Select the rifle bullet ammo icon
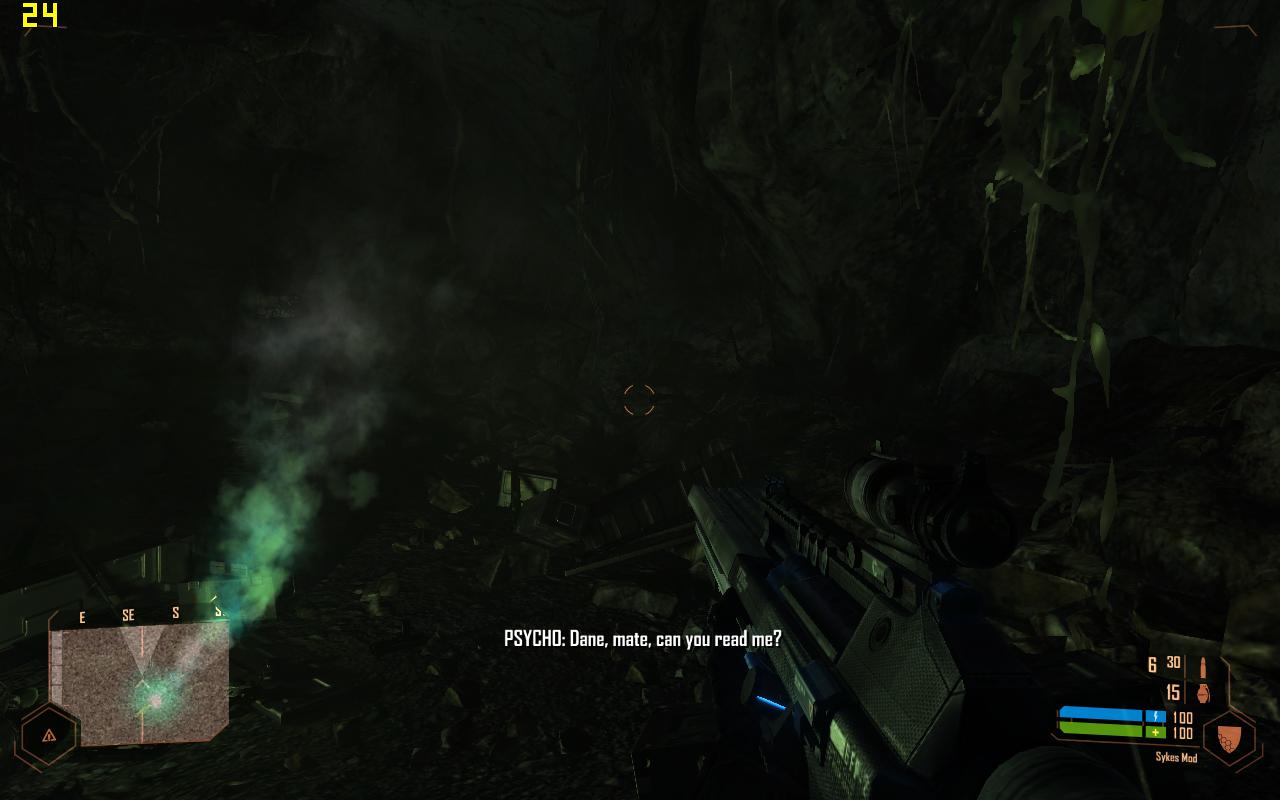Image resolution: width=1280 pixels, height=800 pixels. pos(1203,666)
